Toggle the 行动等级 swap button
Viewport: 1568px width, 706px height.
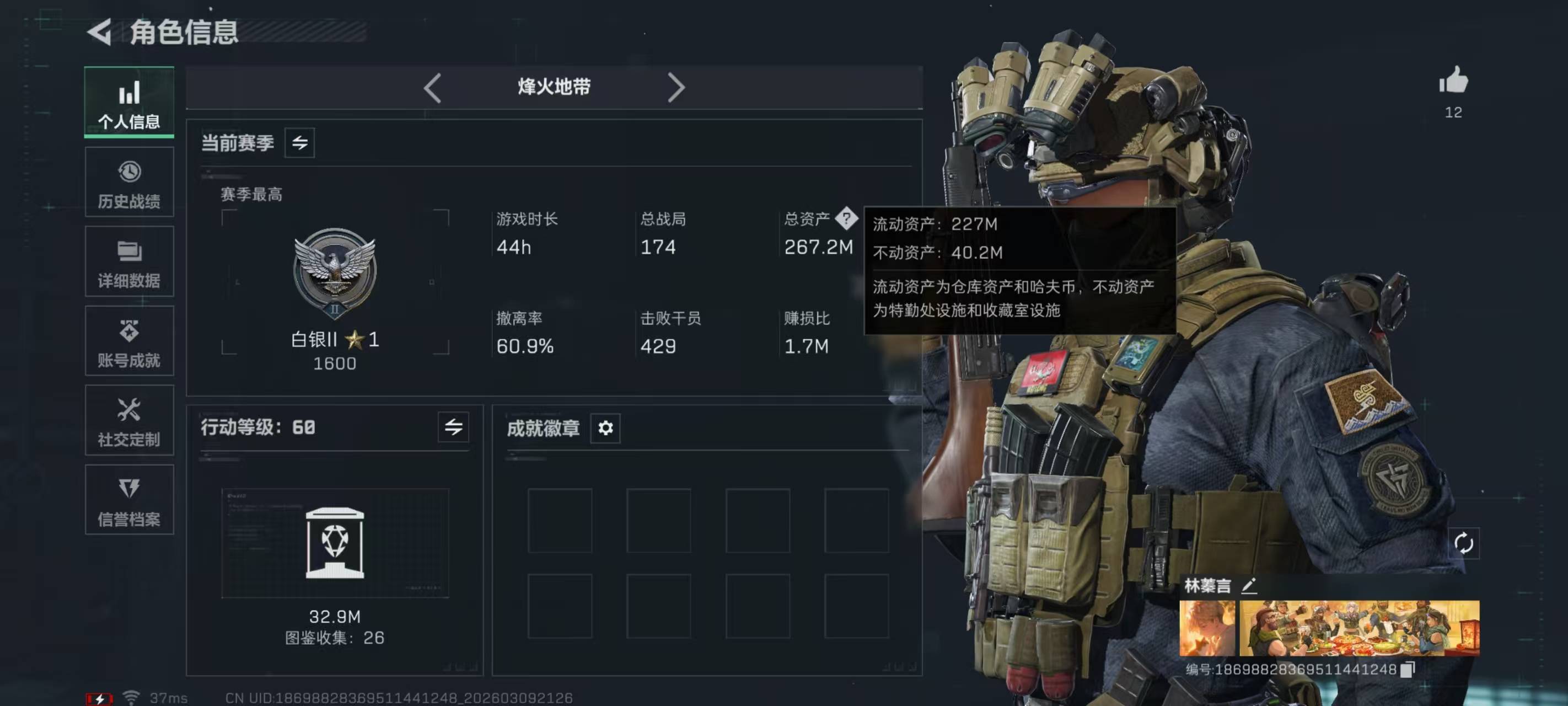tap(454, 427)
